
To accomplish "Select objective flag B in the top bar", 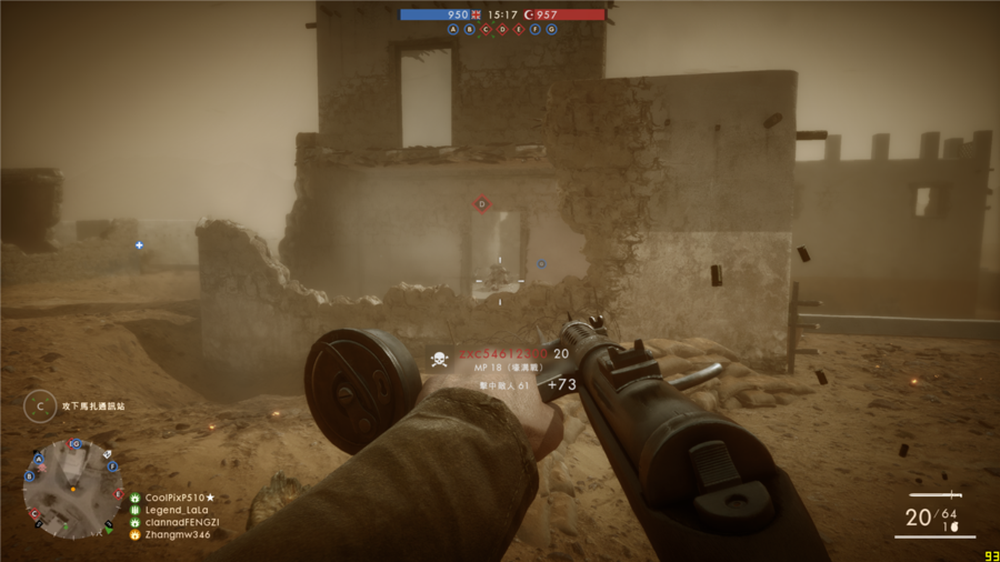I will click(470, 30).
